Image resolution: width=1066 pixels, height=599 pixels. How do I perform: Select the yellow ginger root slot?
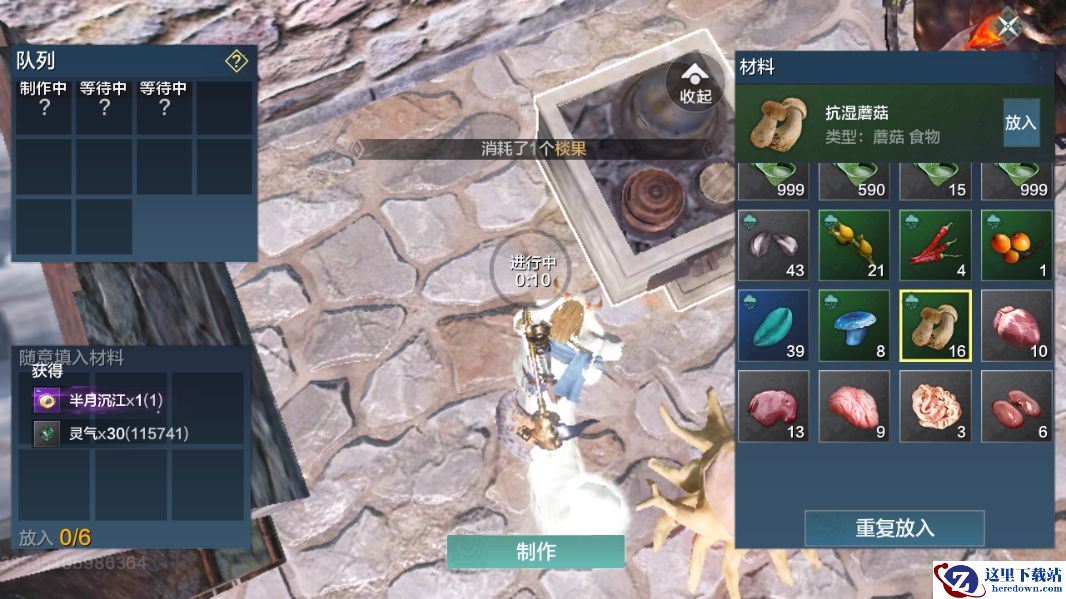854,245
